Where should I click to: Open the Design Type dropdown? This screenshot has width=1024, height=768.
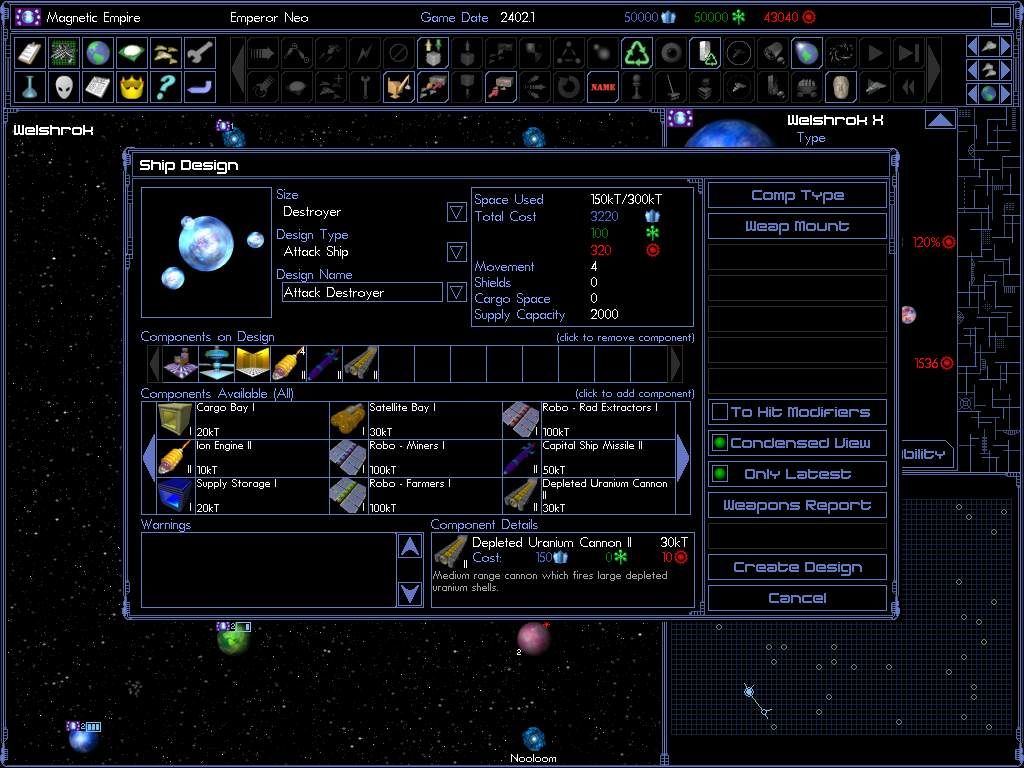tap(456, 252)
